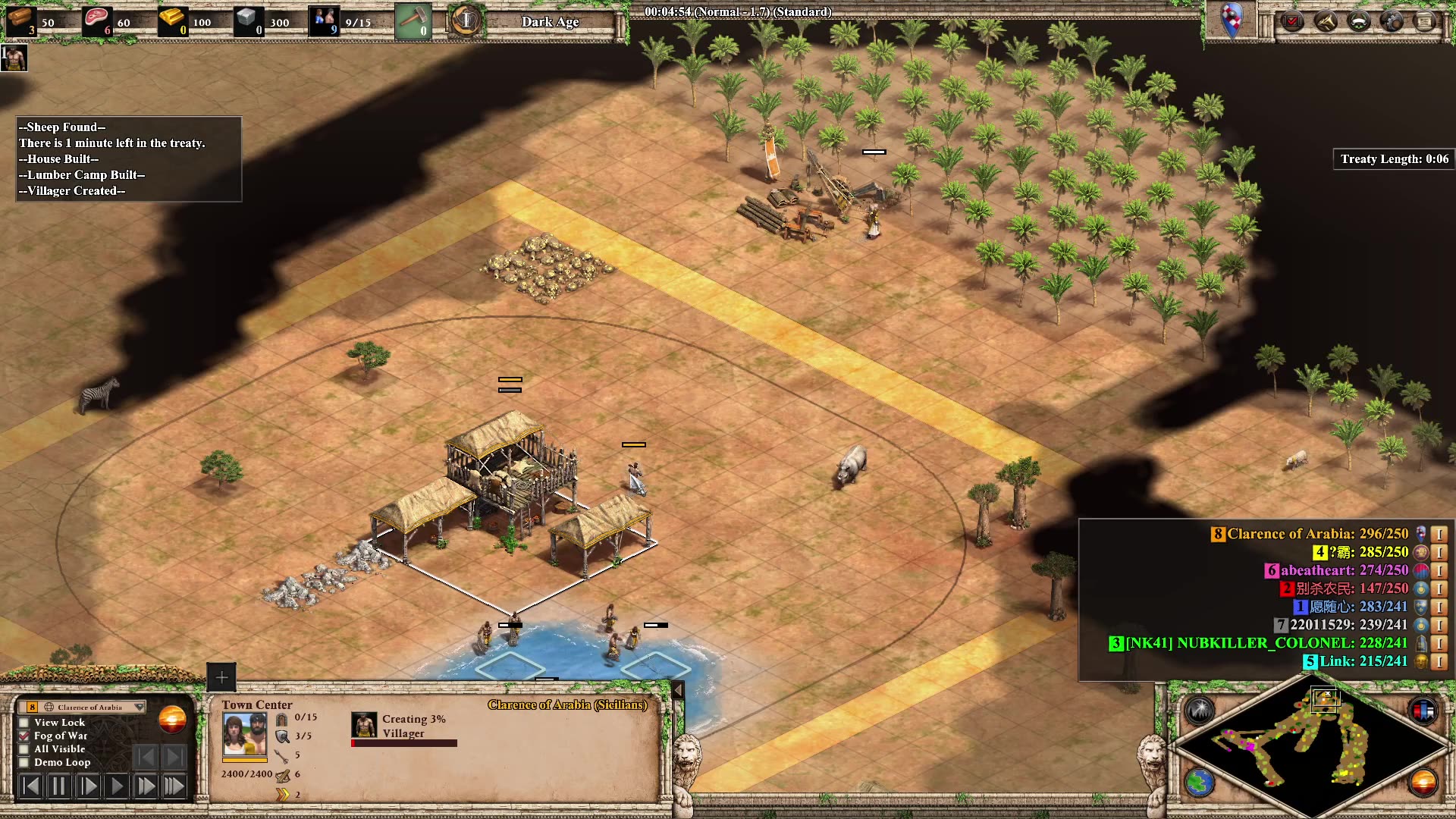The image size is (1456, 819).
Task: Enable the View Lock checkbox
Action: tap(24, 723)
